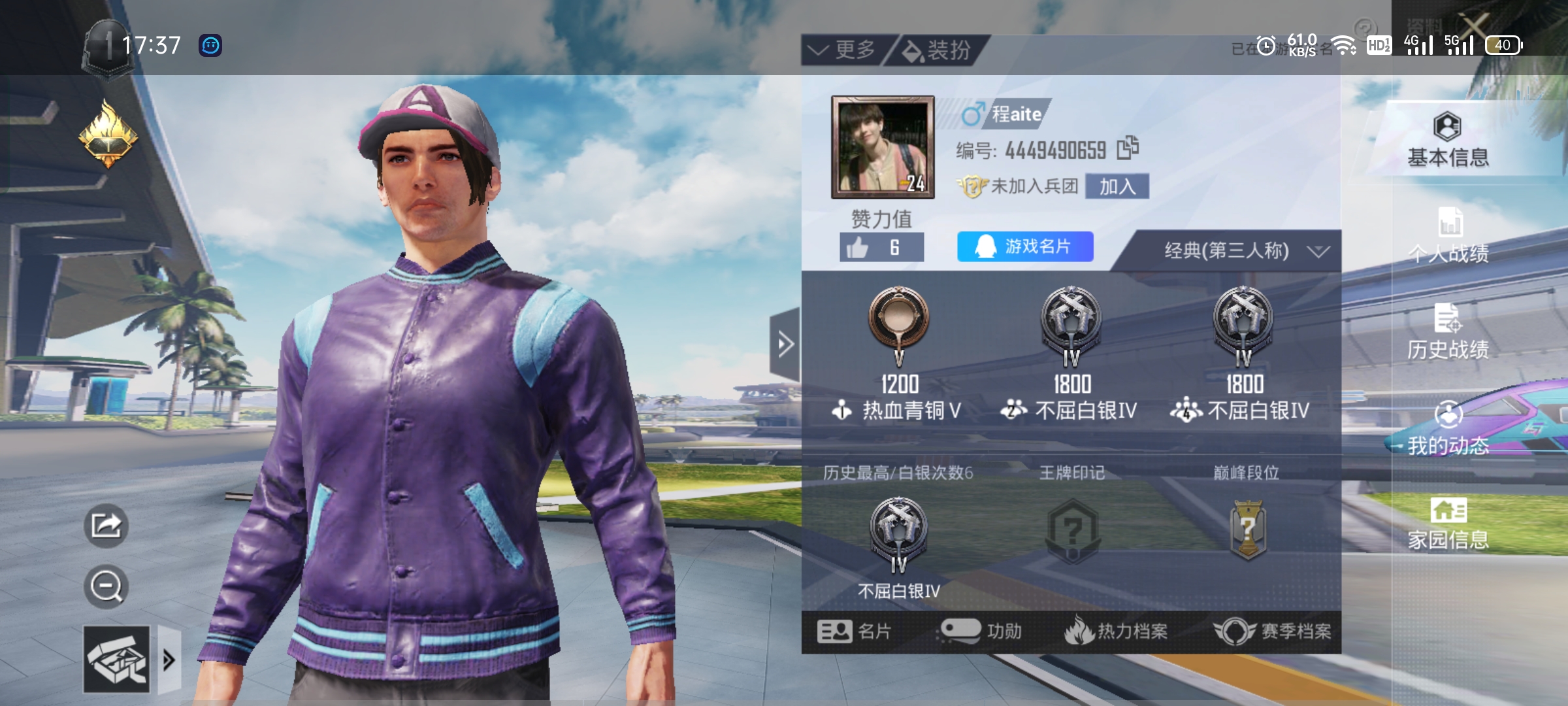The height and width of the screenshot is (706, 1568).
Task: Click the player avatar thumbnail
Action: (883, 147)
